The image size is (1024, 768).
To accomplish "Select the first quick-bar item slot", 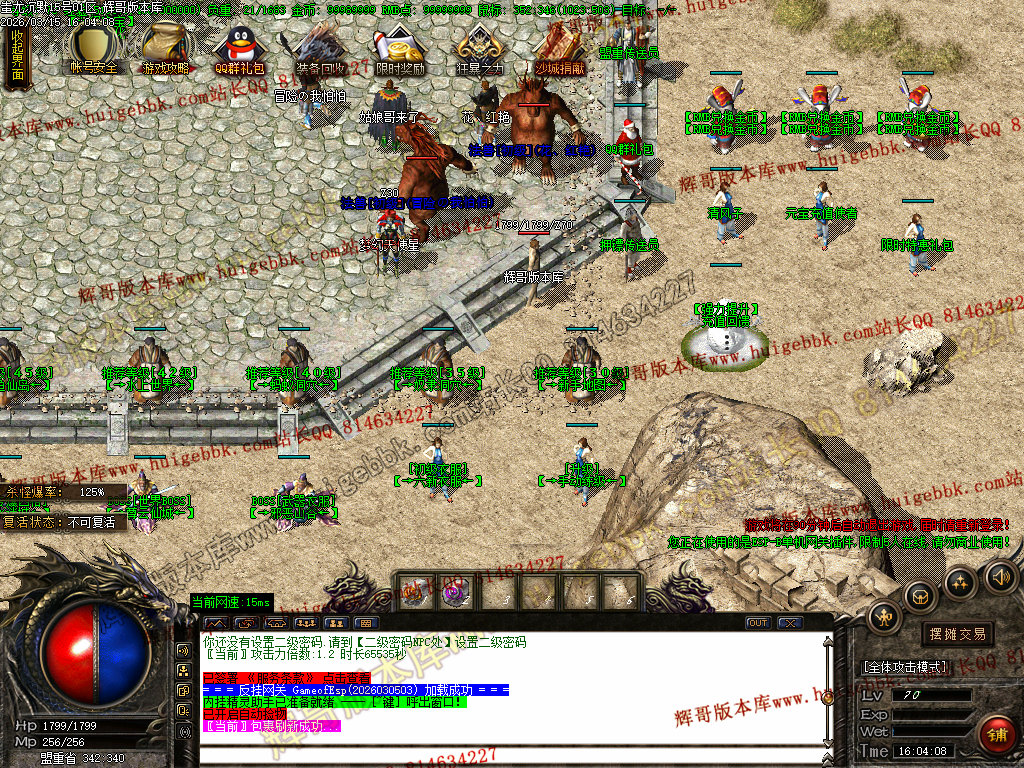I will point(413,591).
